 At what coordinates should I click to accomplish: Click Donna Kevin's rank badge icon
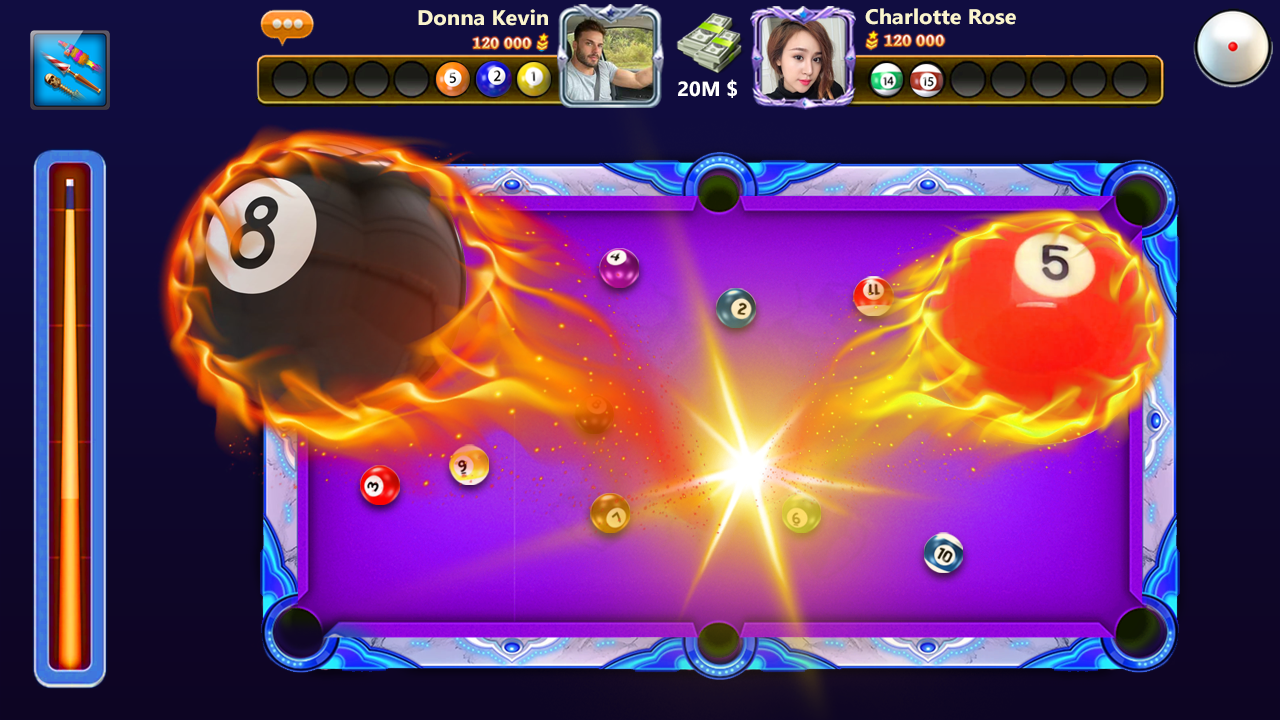point(543,44)
